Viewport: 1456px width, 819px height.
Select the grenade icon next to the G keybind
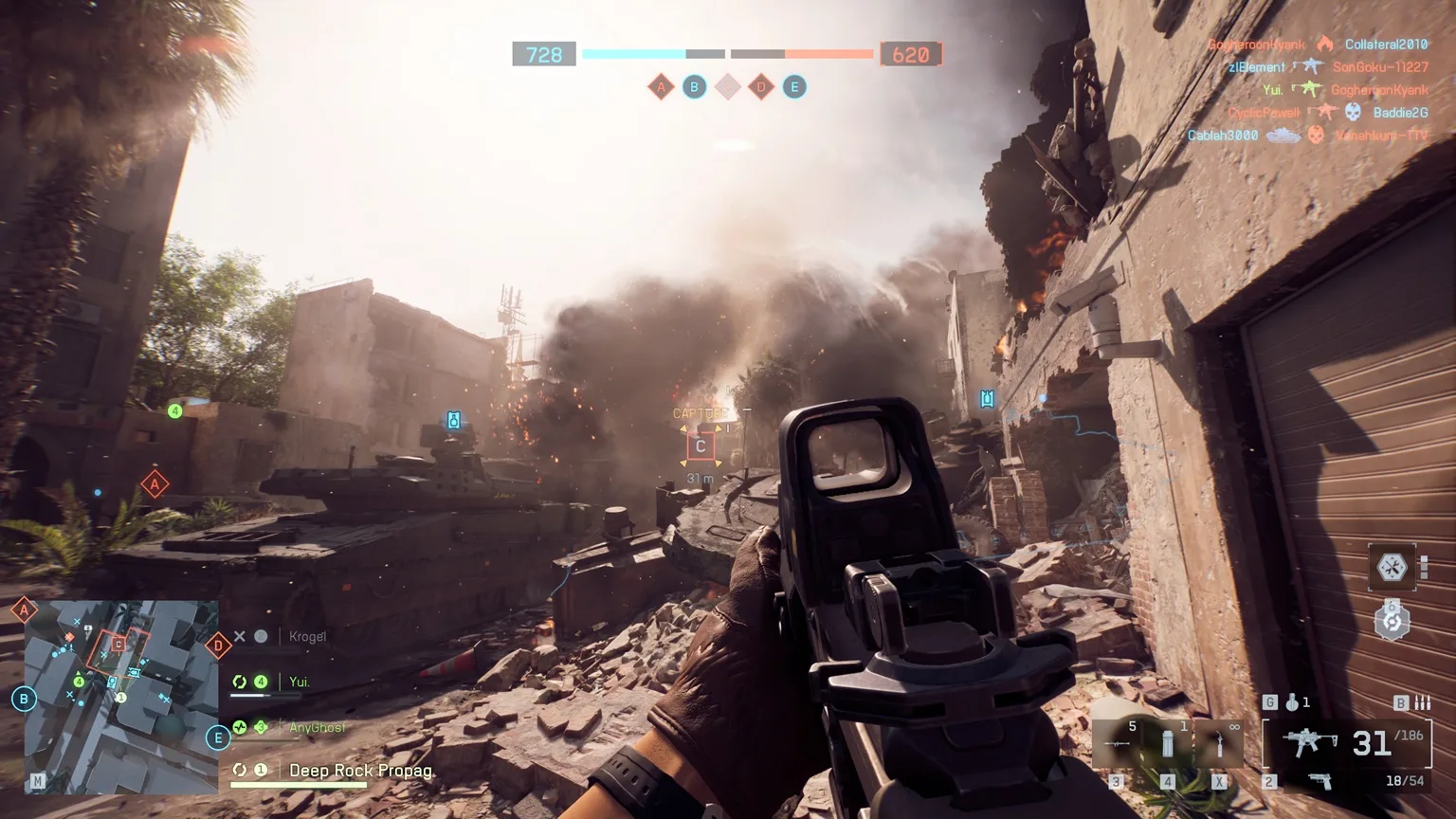[x=1293, y=702]
